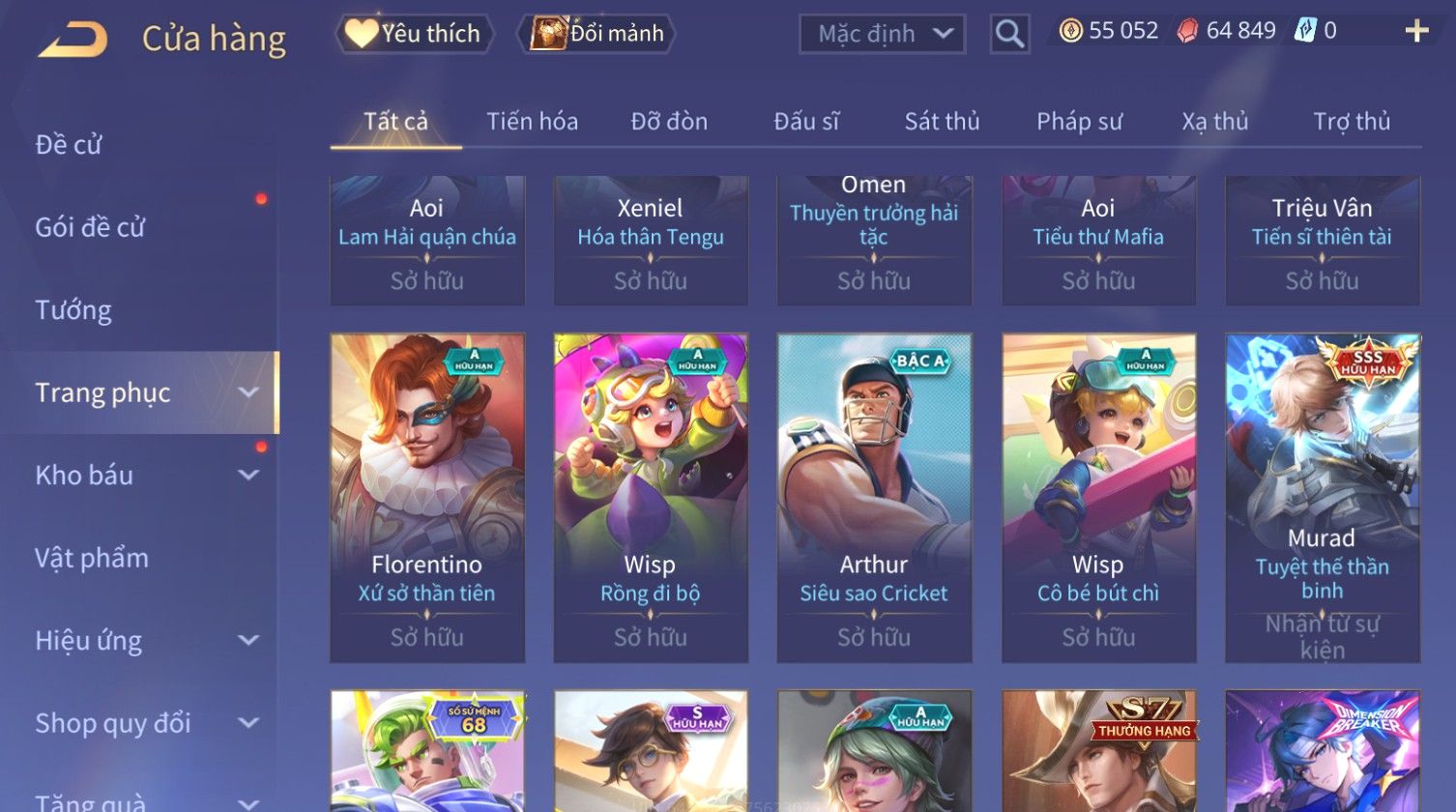Open the Đổi mảnh exchange
This screenshot has width=1456, height=812.
click(x=597, y=34)
